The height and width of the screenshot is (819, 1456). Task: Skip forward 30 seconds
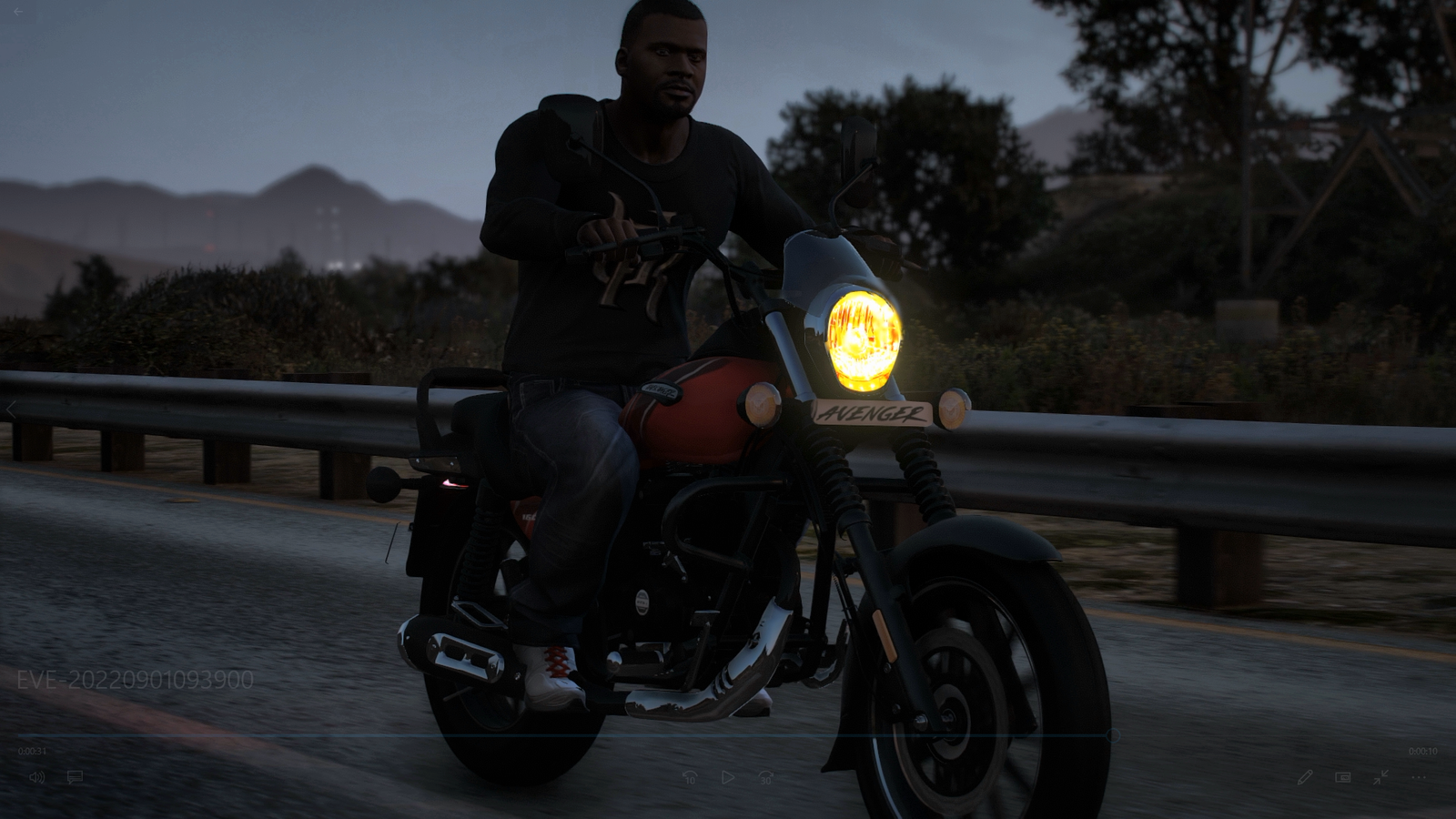765,777
